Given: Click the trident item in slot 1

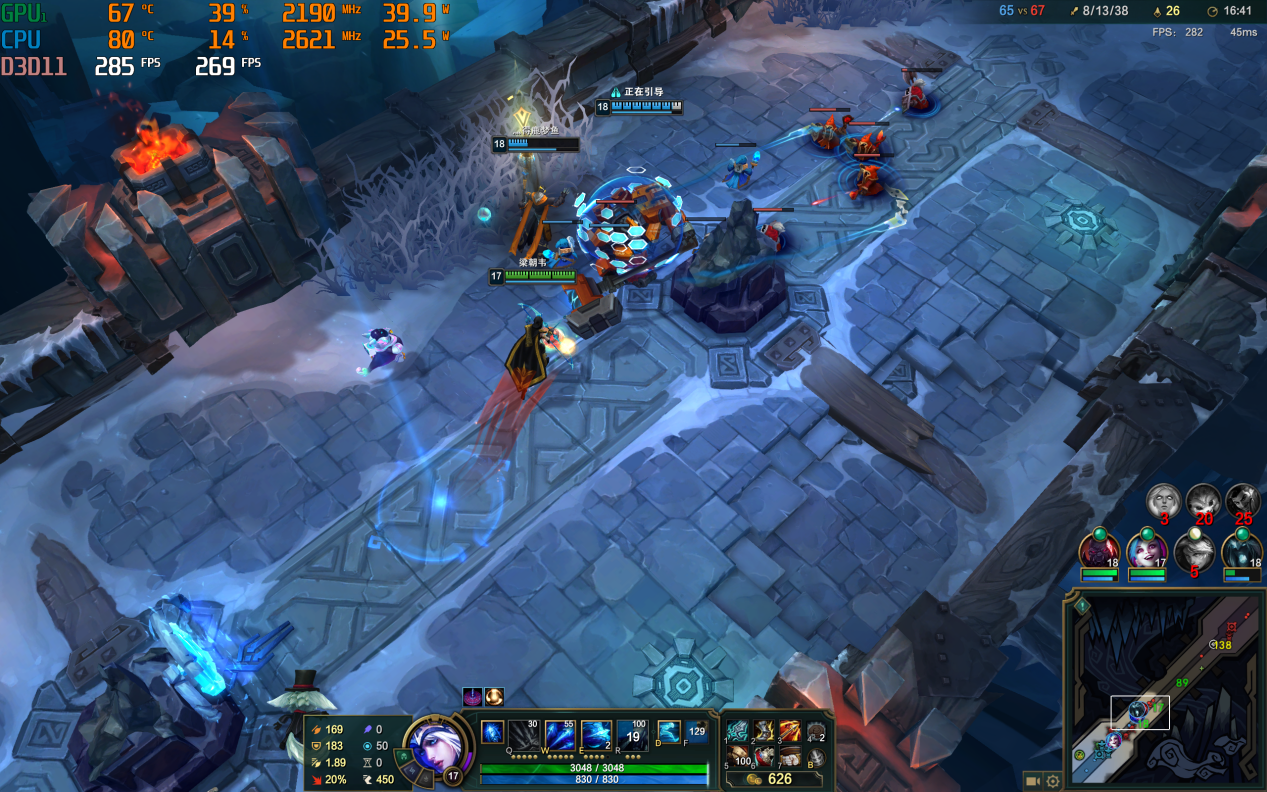Looking at the screenshot, I should click(737, 732).
